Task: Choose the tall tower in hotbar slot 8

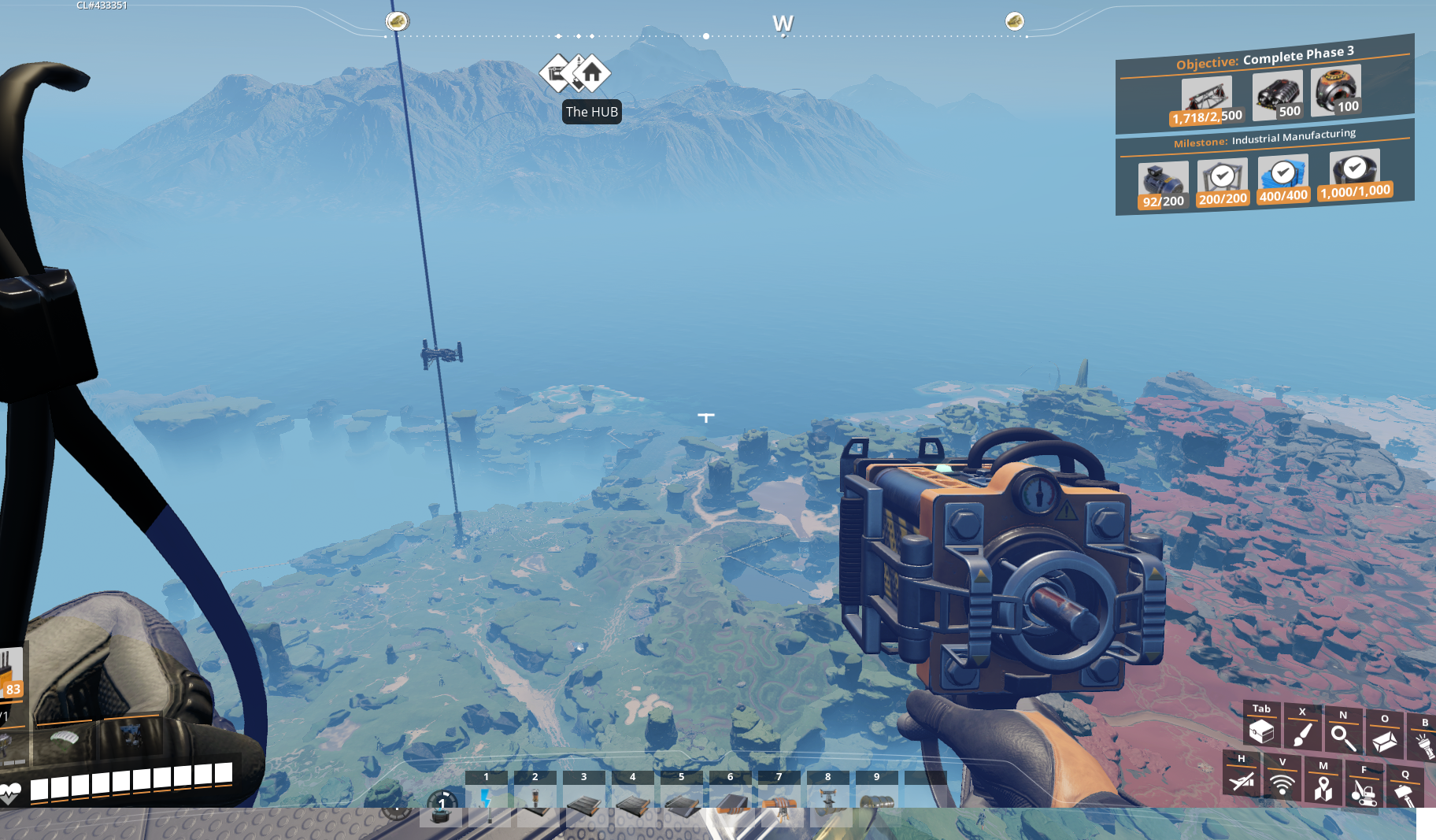Action: pyautogui.click(x=828, y=800)
